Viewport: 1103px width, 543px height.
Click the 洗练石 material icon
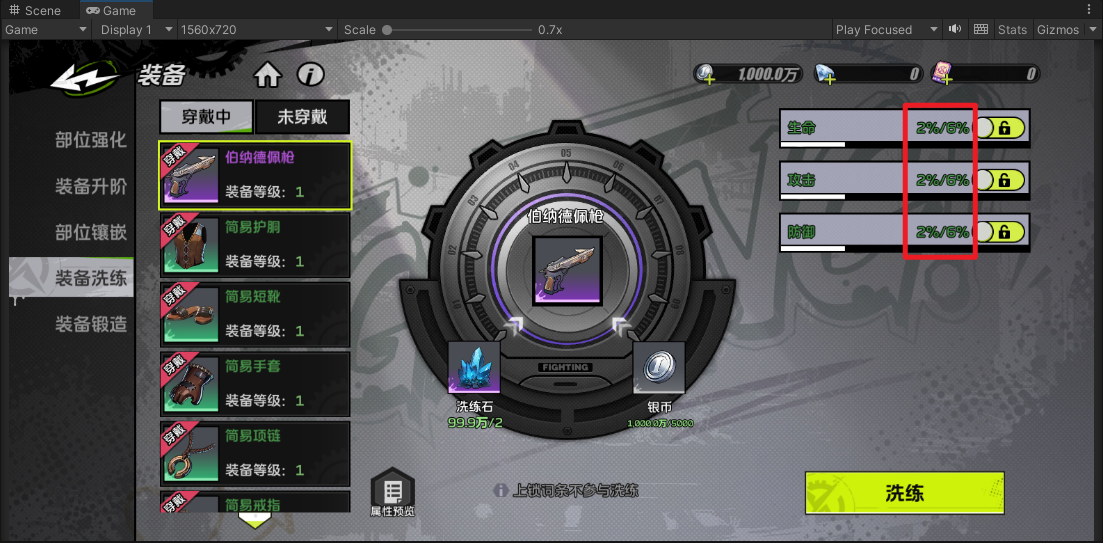[x=473, y=368]
